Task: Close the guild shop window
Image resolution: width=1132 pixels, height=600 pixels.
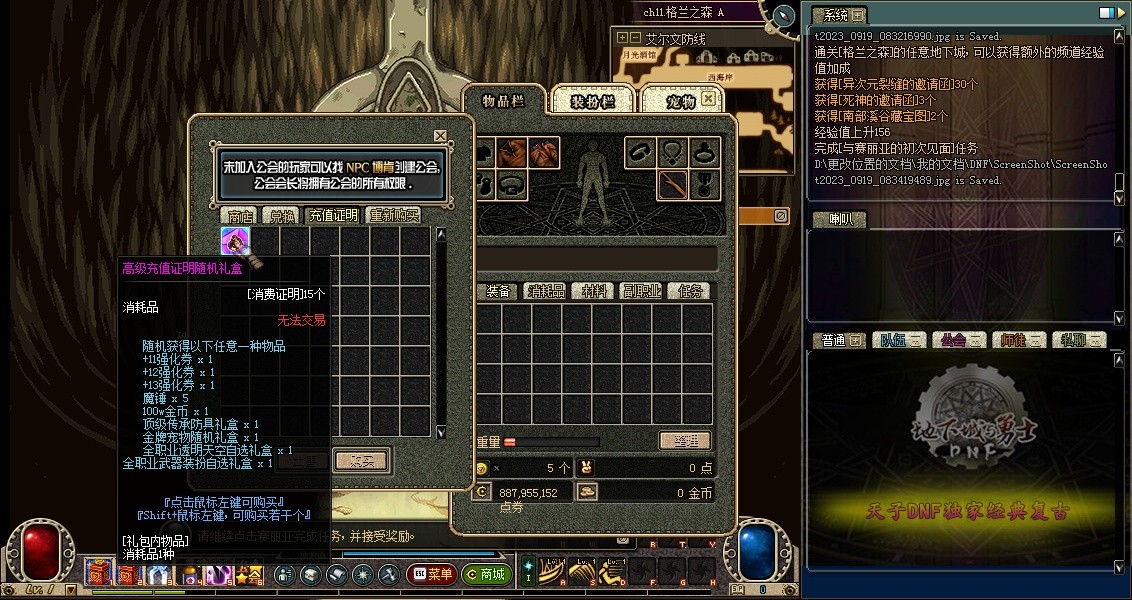Action: pos(440,136)
